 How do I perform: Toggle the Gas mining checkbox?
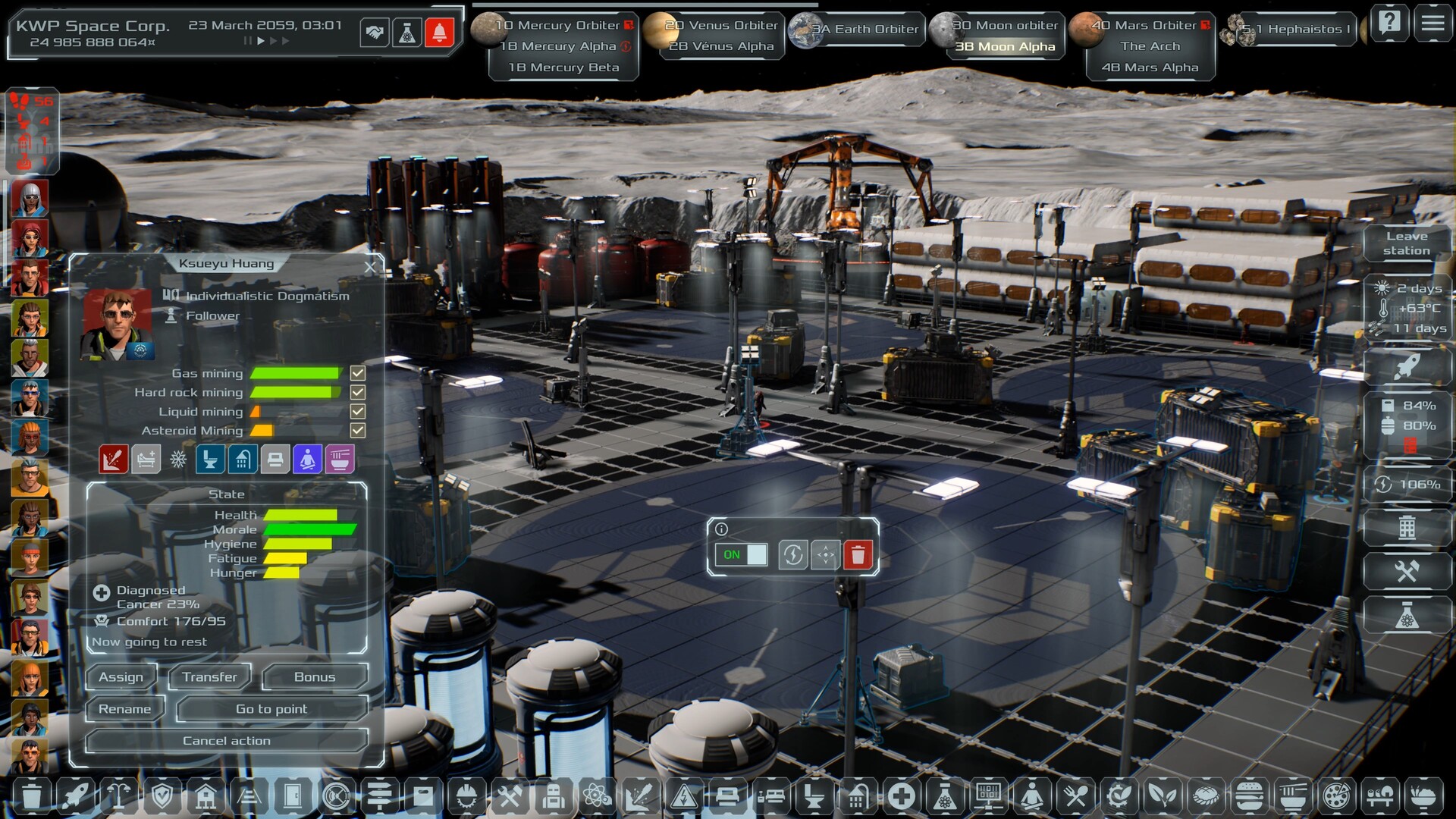click(x=358, y=373)
